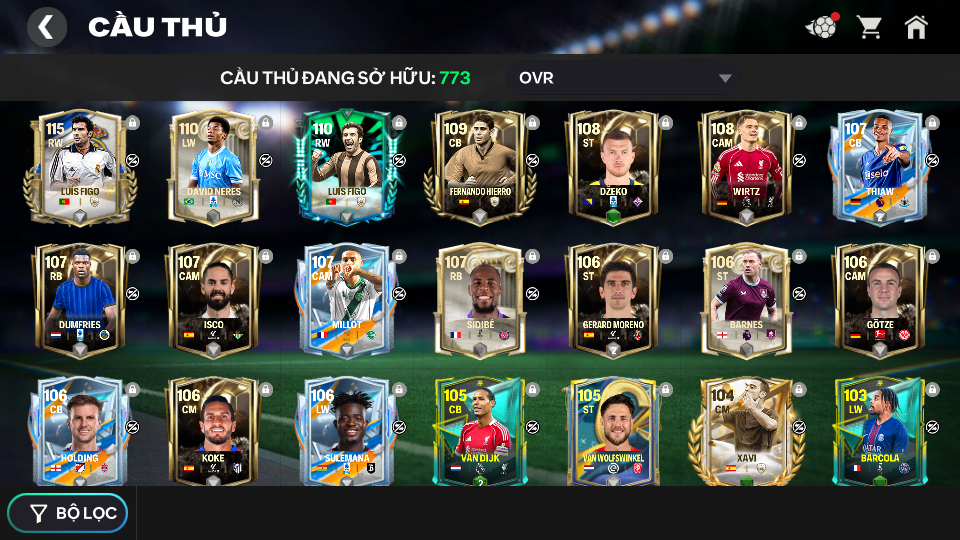Select the Thiaw 107 CB card
Image resolution: width=960 pixels, height=540 pixels.
tap(879, 166)
